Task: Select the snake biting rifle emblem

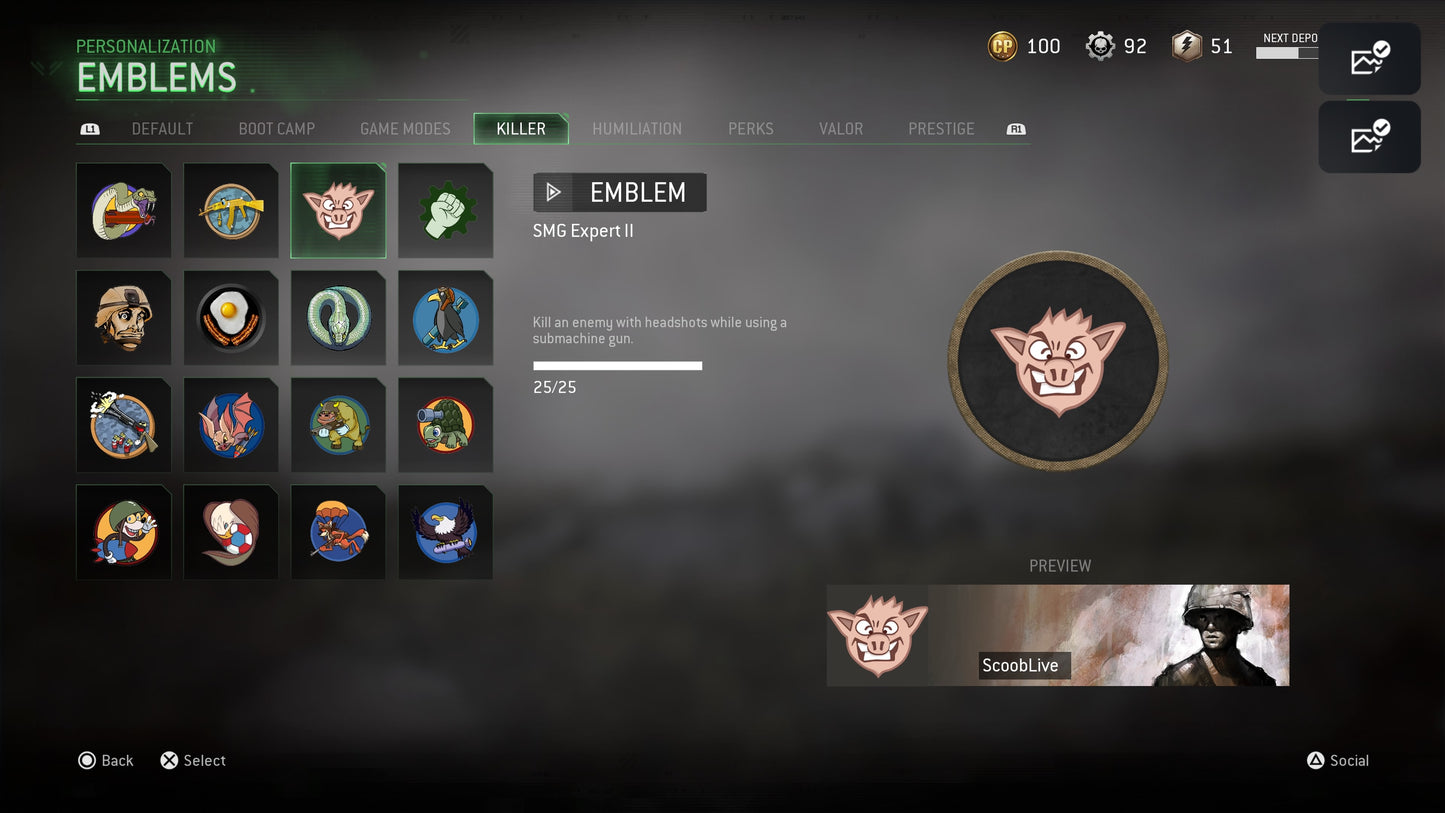Action: click(x=124, y=210)
